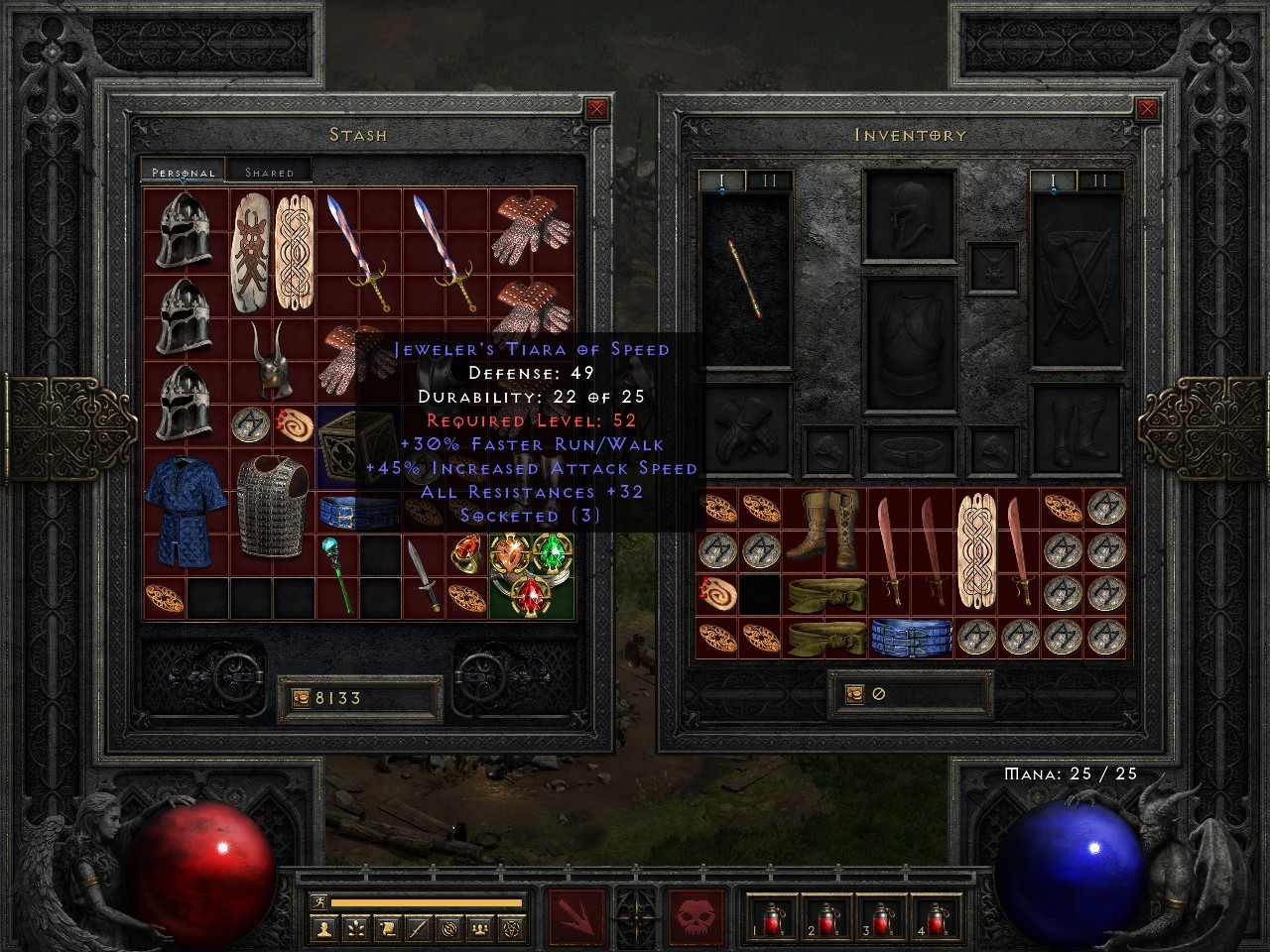Switch left weapon slot to set II

[x=769, y=181]
